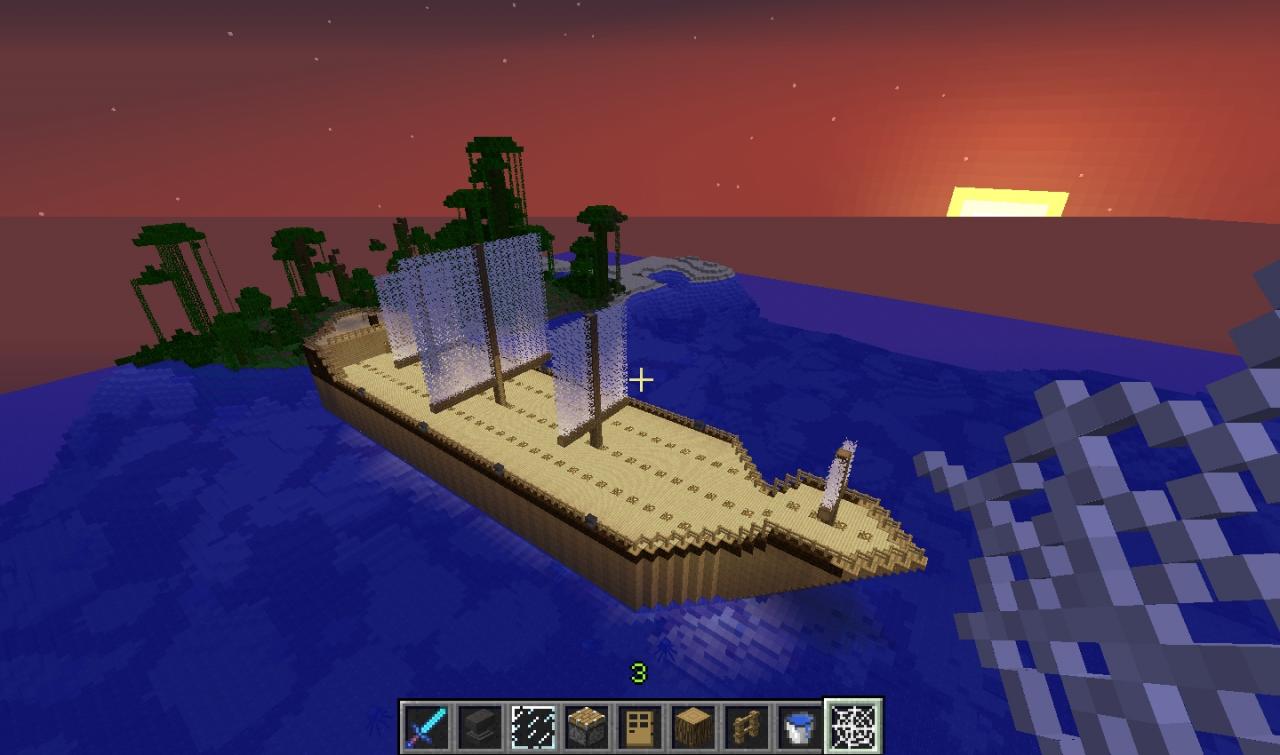Select the wooden fence hotbar slot
This screenshot has height=755, width=1280.
tap(746, 726)
